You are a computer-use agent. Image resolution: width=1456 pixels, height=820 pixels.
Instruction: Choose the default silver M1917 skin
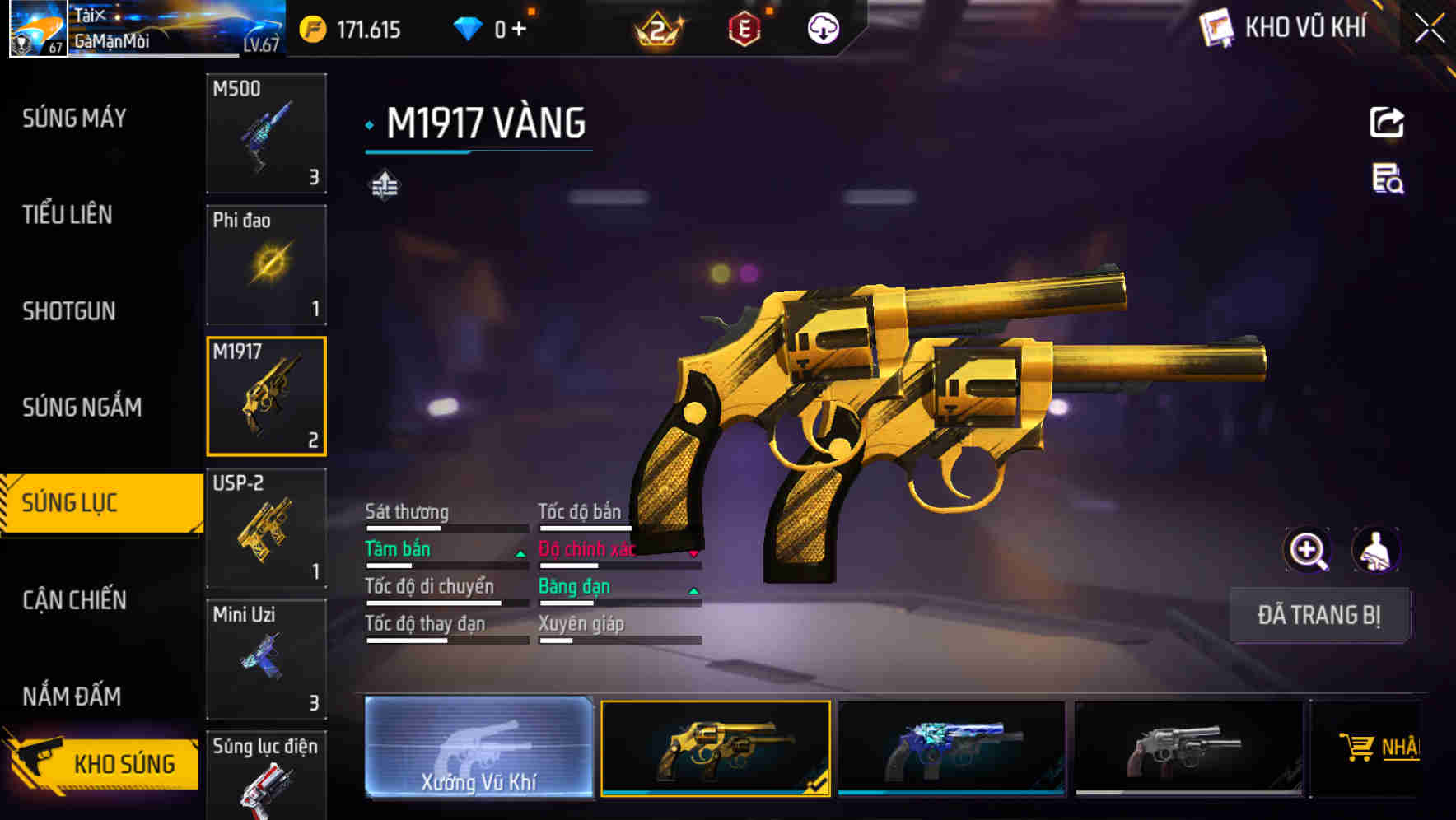pyautogui.click(x=1188, y=748)
